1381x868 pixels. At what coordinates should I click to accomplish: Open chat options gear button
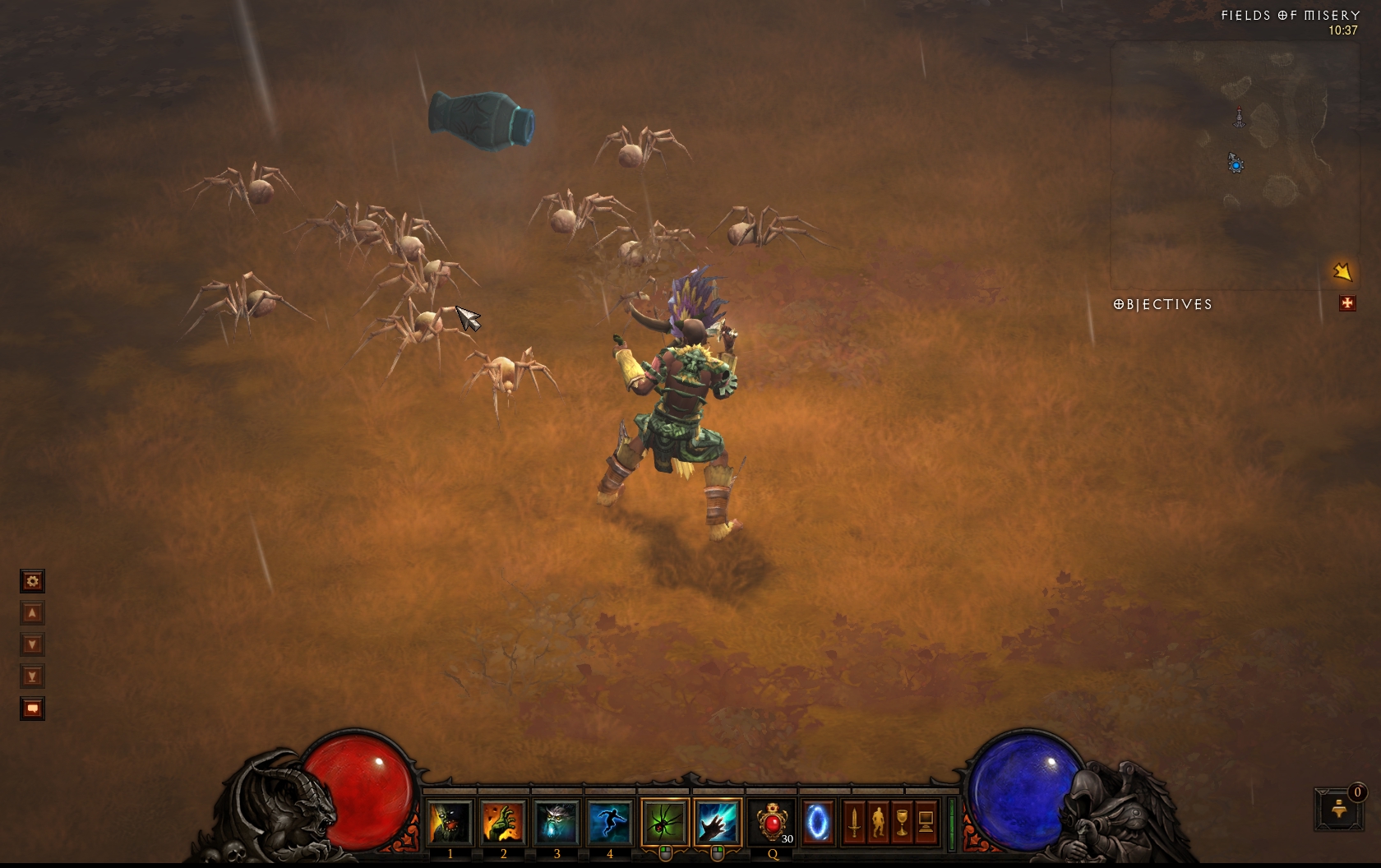click(x=32, y=582)
